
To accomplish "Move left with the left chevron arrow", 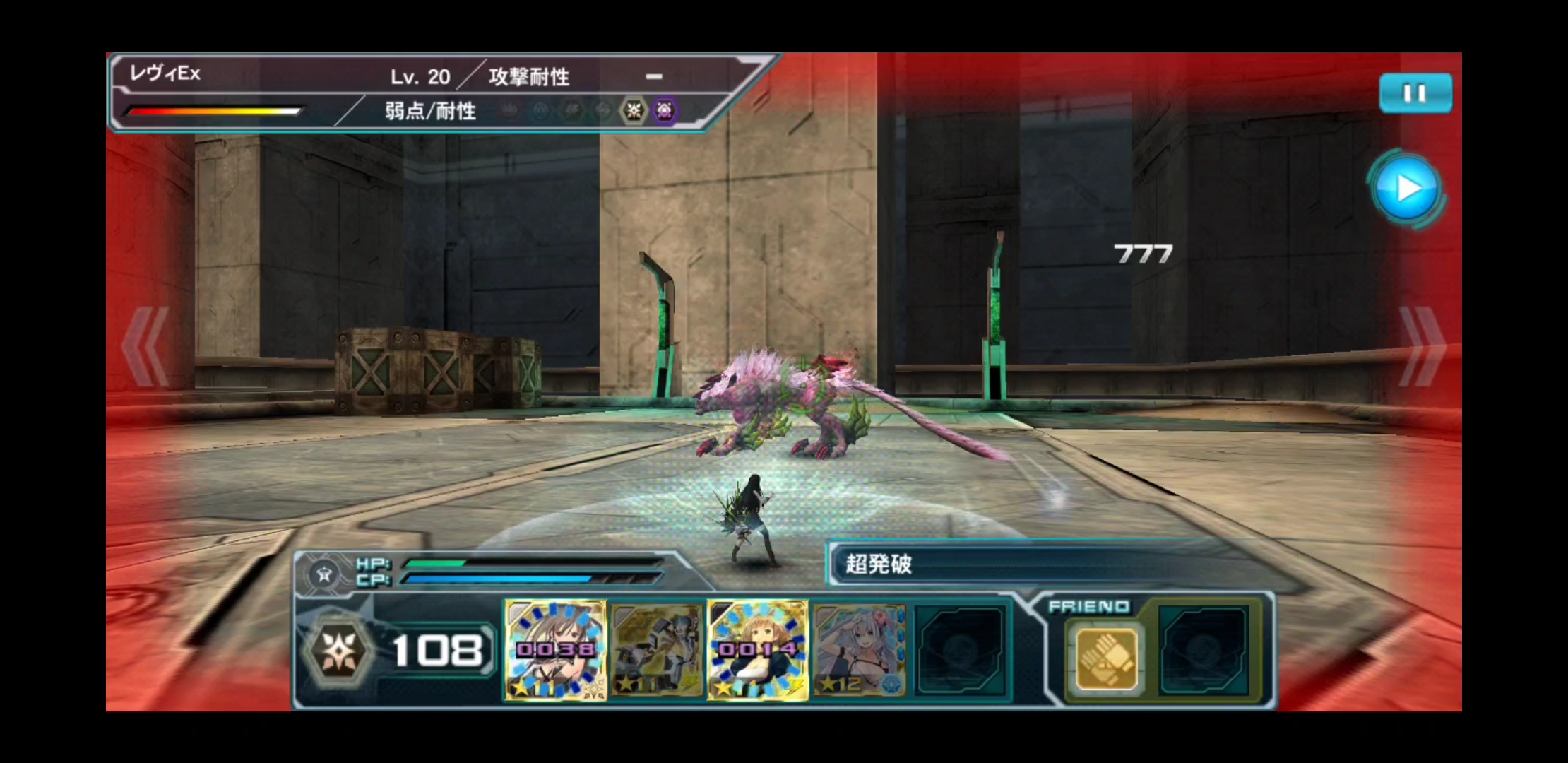I will pyautogui.click(x=146, y=346).
